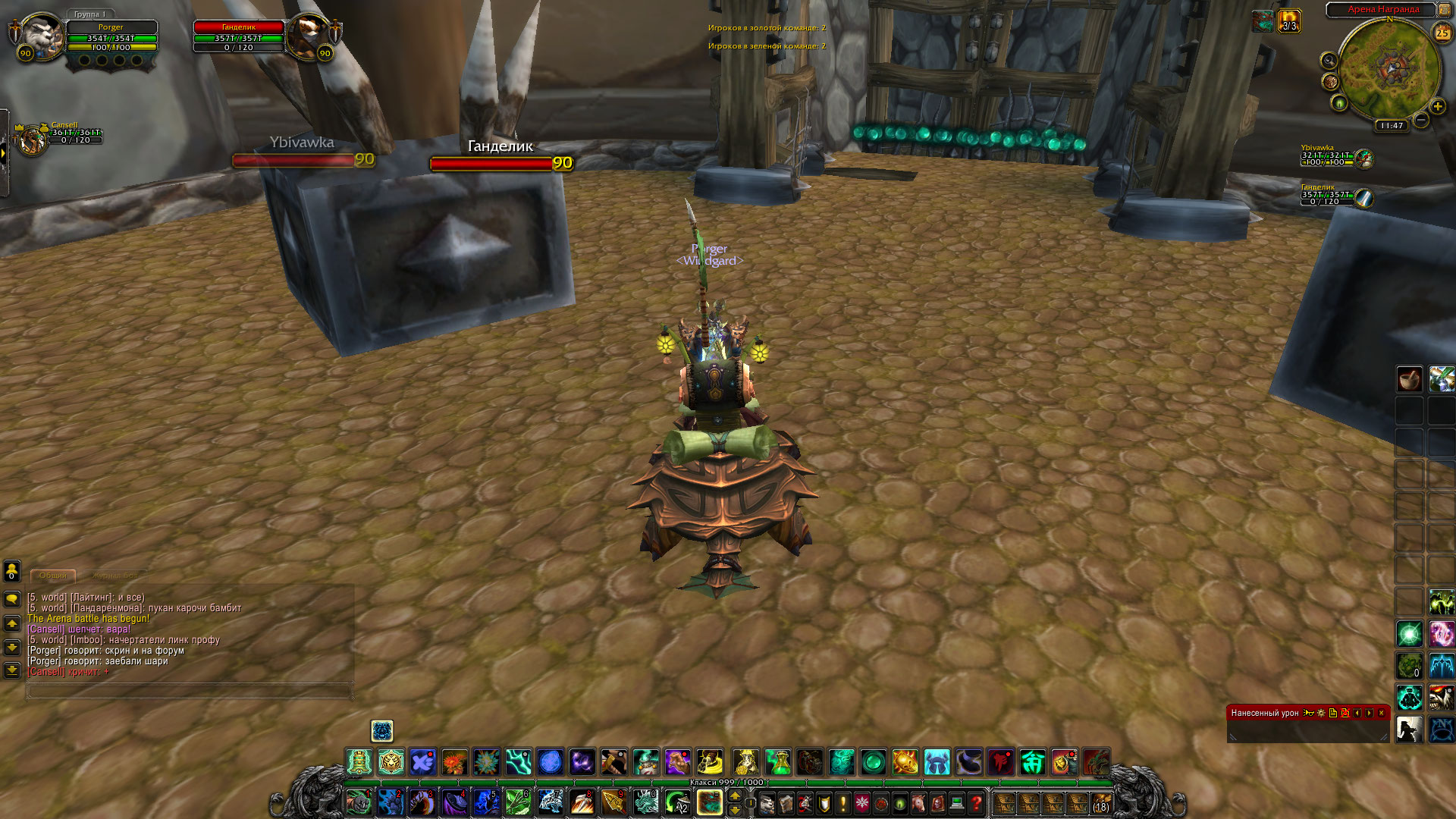Open the backpack showing 18 free slots
Screen dimensions: 1456x819
click(1100, 802)
